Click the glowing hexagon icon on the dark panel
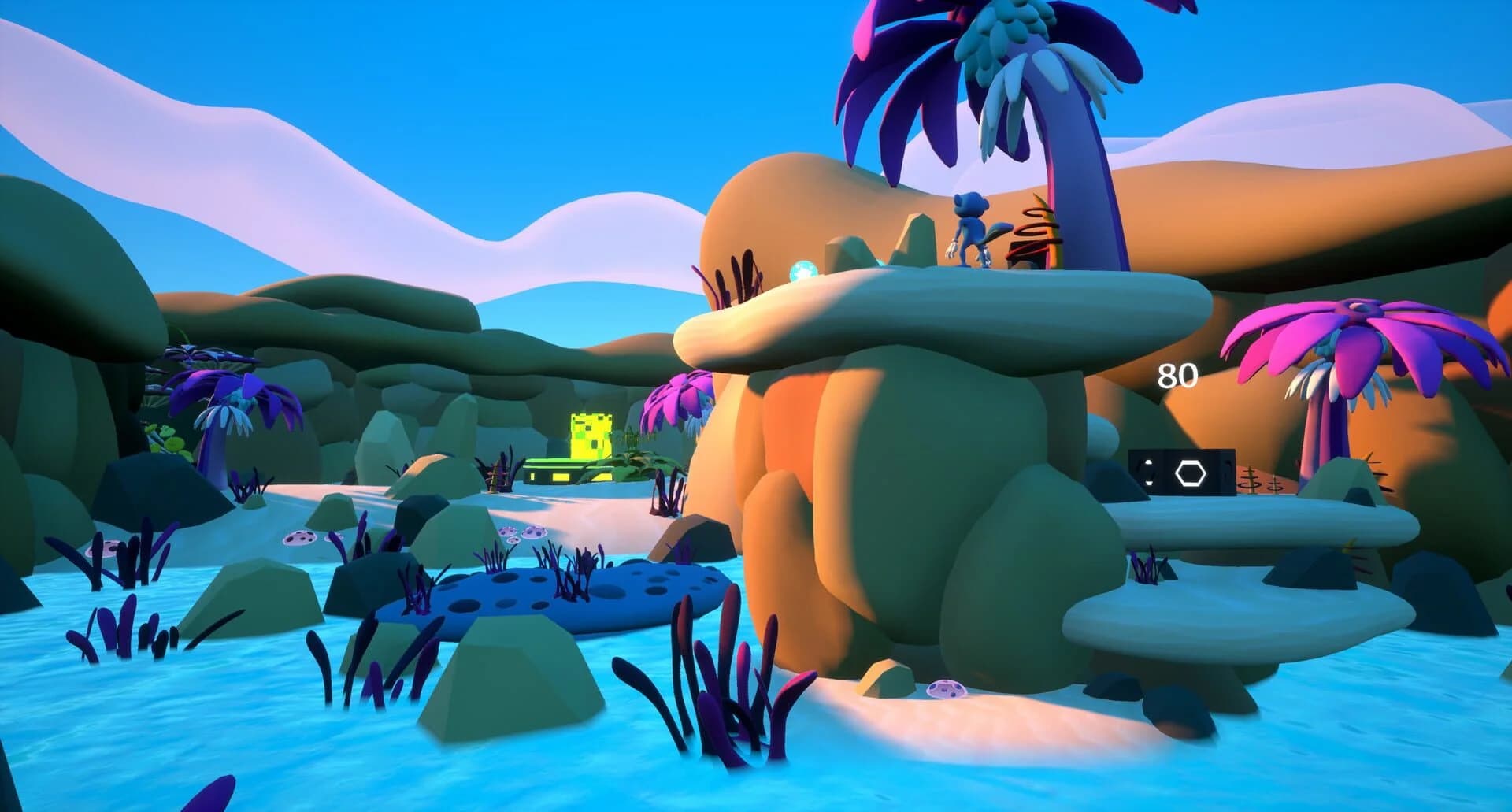Image resolution: width=1512 pixels, height=812 pixels. (x=1191, y=473)
